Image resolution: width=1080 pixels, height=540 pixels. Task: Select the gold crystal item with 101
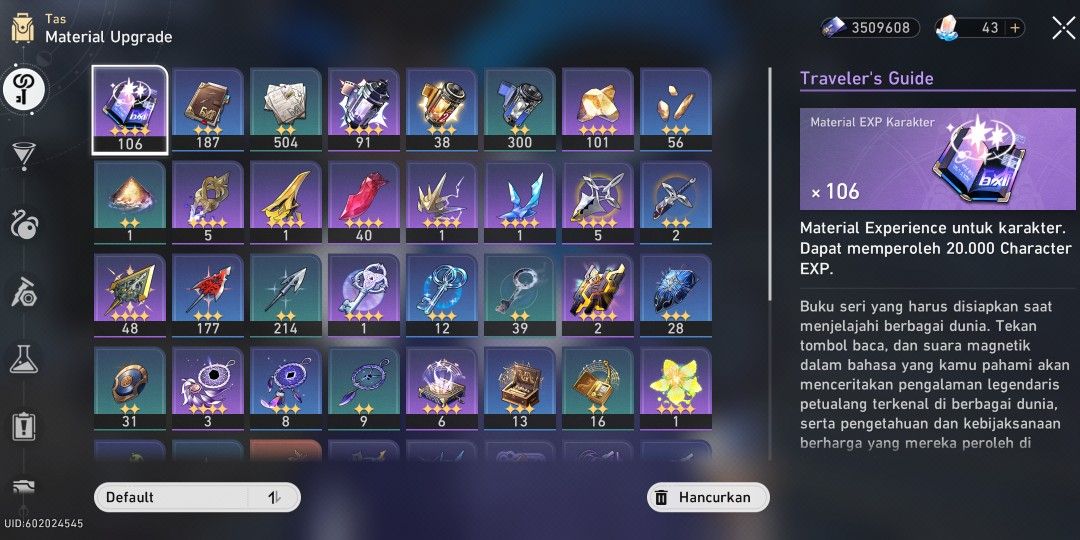tap(598, 109)
